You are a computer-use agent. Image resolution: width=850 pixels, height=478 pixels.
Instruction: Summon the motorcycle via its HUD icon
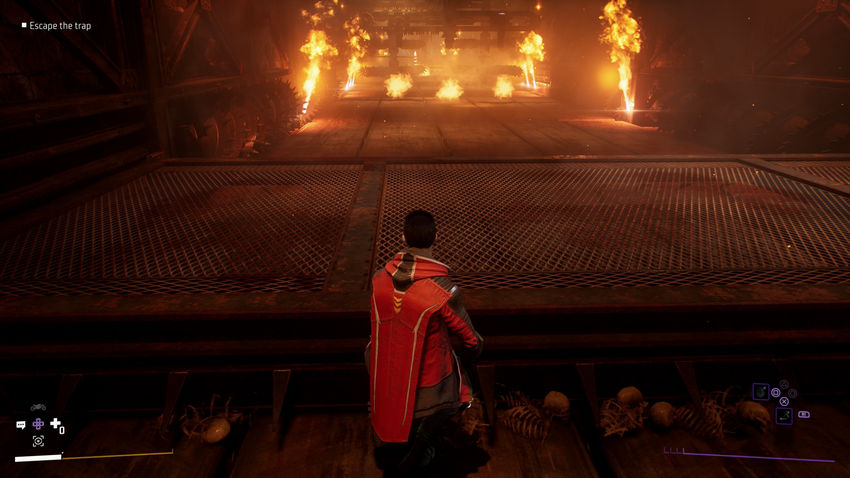pyautogui.click(x=38, y=407)
